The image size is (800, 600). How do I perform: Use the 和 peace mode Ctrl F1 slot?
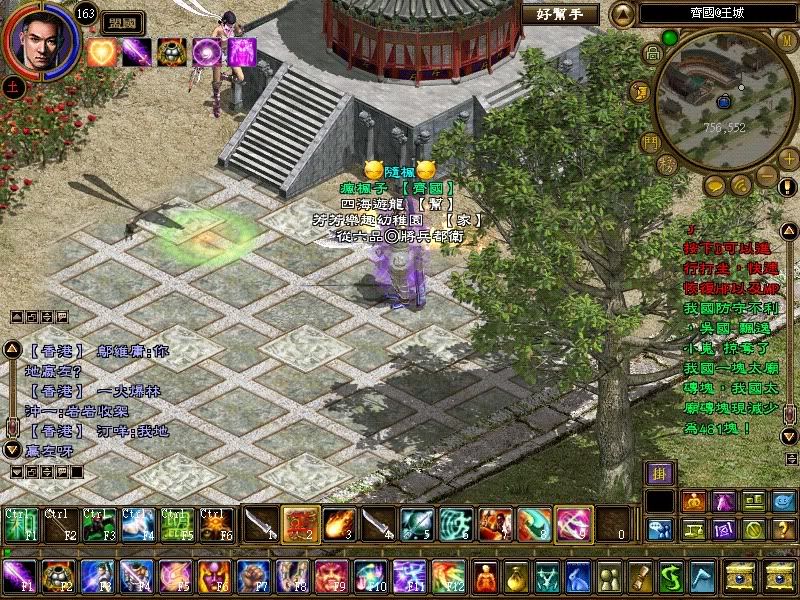[x=21, y=525]
